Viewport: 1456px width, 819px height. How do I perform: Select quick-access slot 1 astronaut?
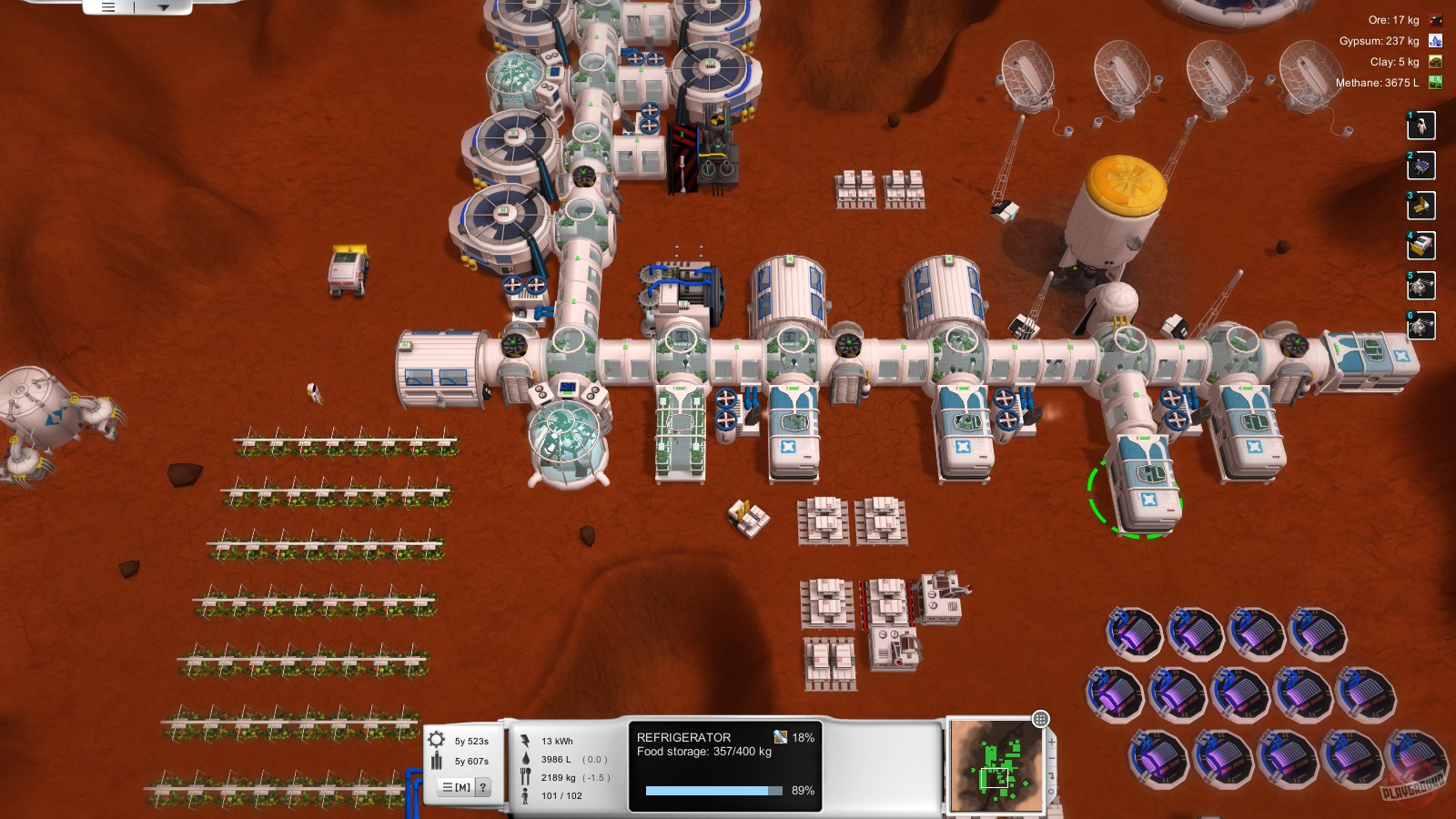pyautogui.click(x=1421, y=126)
